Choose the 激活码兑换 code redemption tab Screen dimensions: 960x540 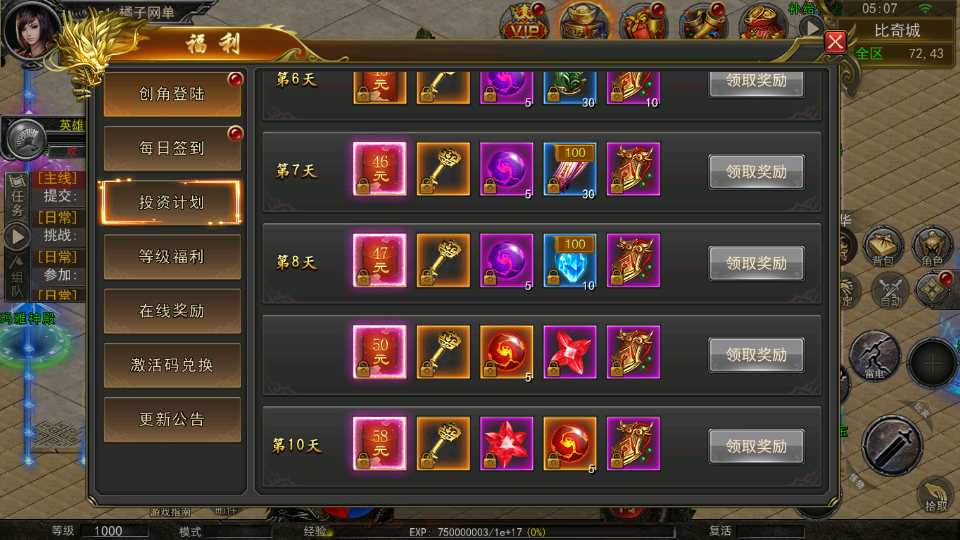[172, 365]
